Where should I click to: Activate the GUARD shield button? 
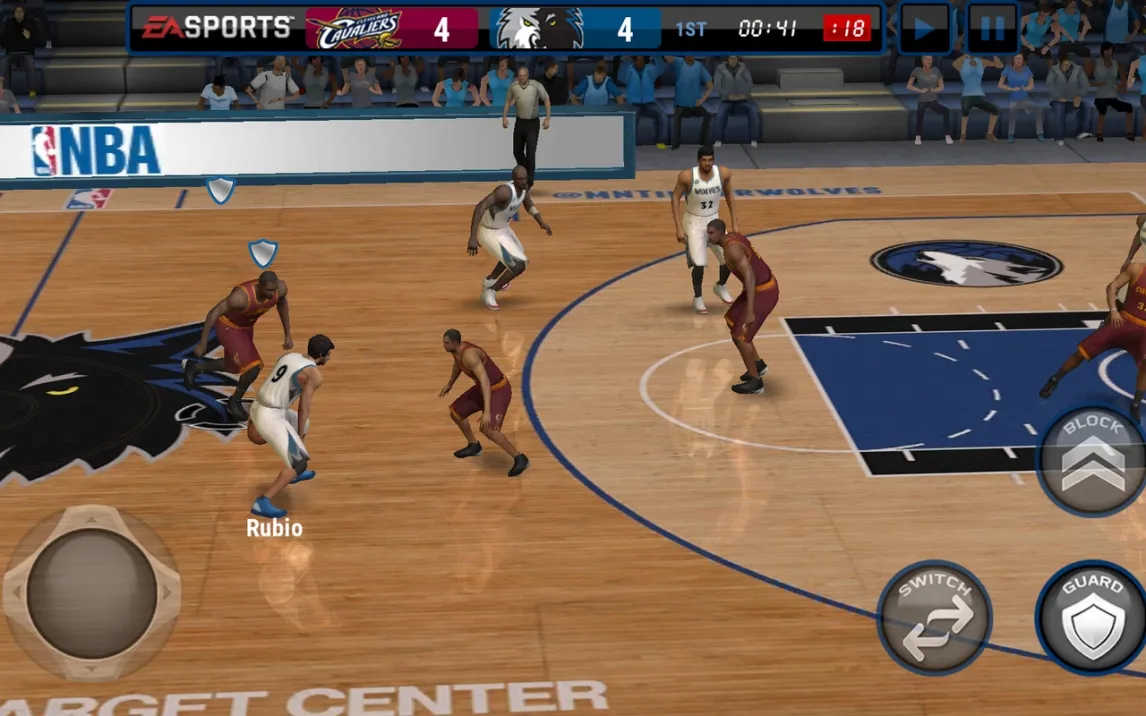(x=1092, y=617)
